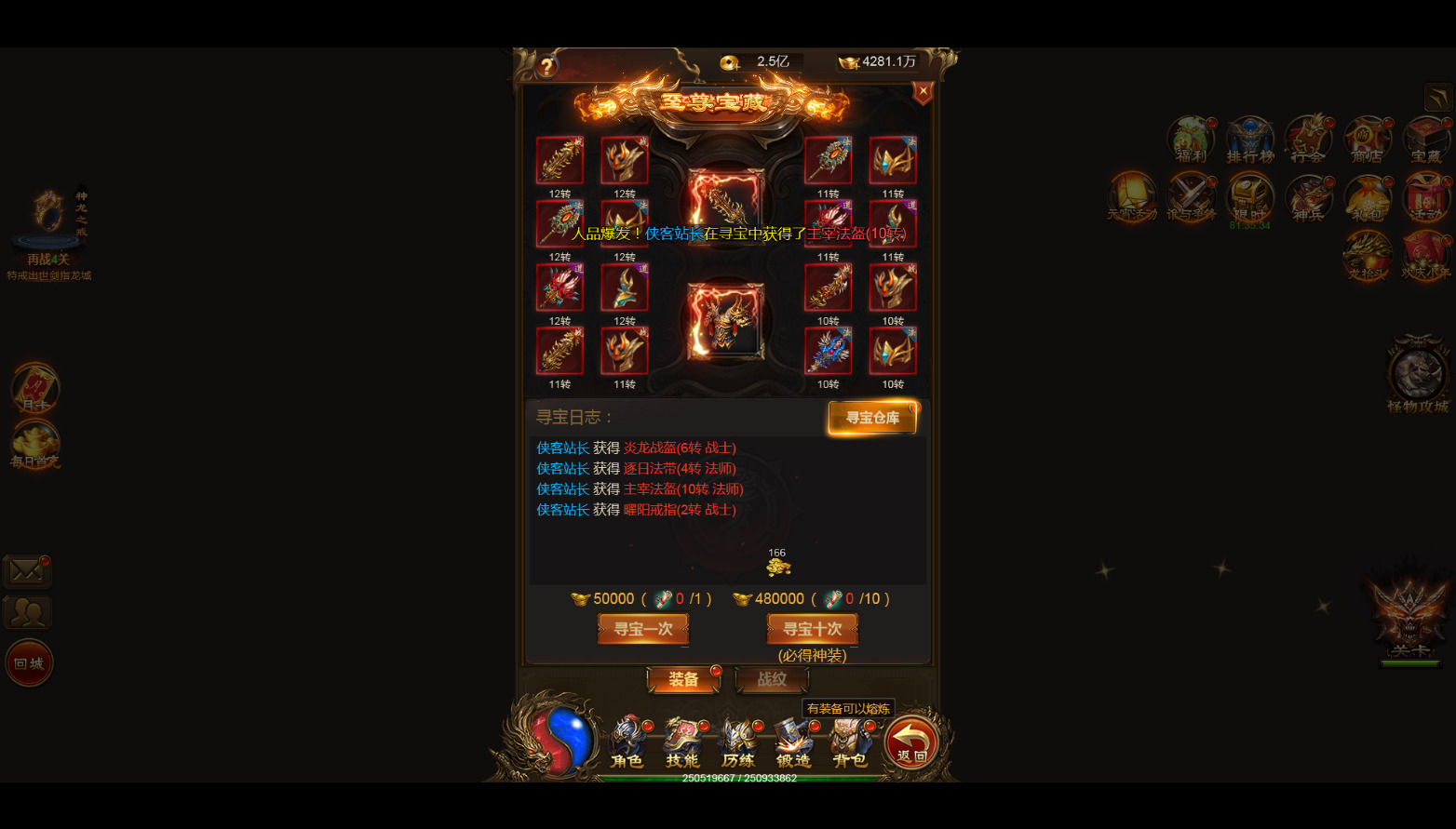1456x829 pixels.
Task: Select the 回城 return-to-town button
Action: 29,663
